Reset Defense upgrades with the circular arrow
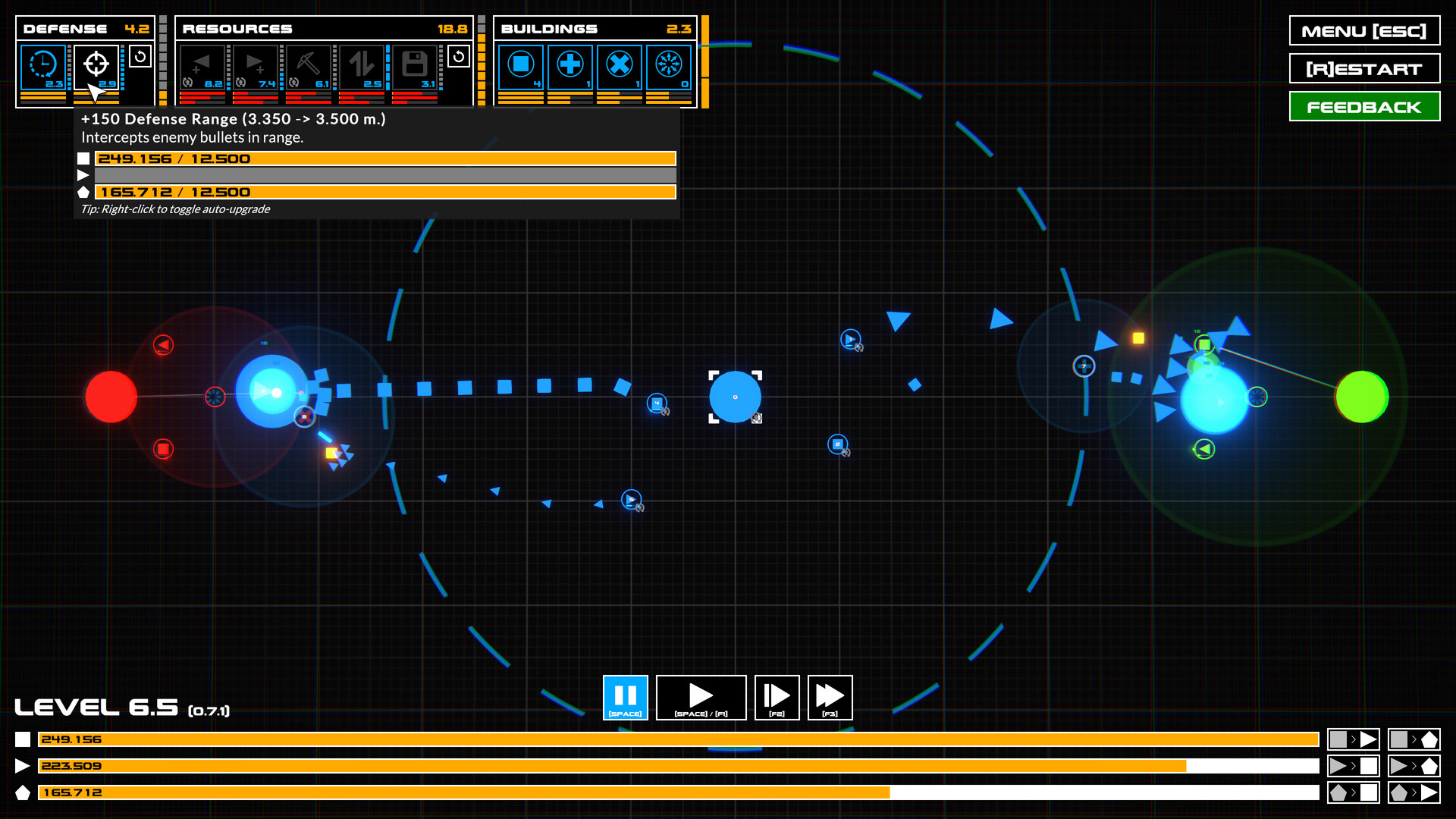The height and width of the screenshot is (819, 1456). (x=140, y=55)
